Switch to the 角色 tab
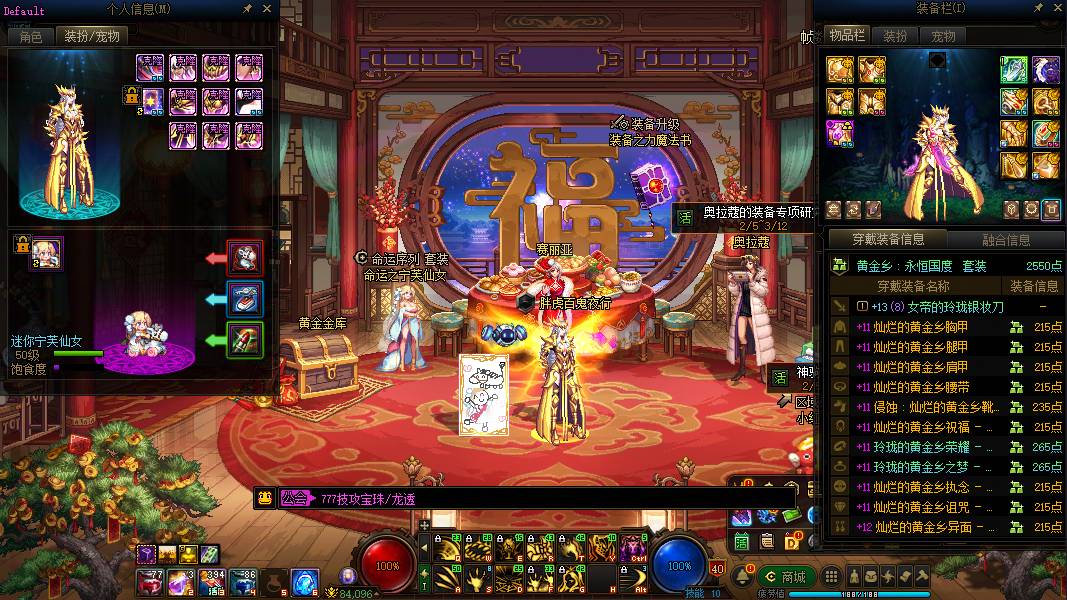 pyautogui.click(x=31, y=36)
